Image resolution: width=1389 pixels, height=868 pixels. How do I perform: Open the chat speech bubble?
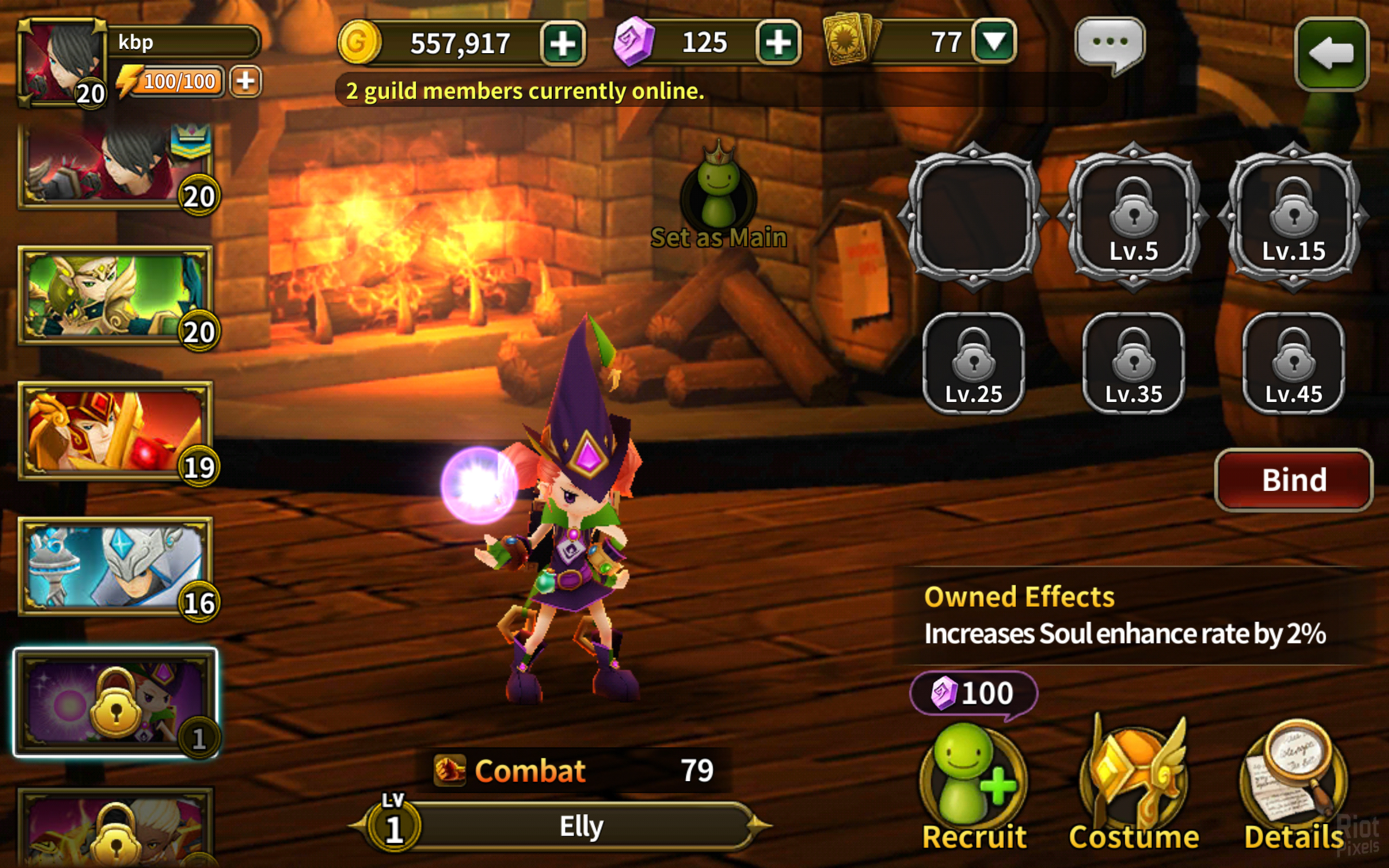coord(1110,43)
